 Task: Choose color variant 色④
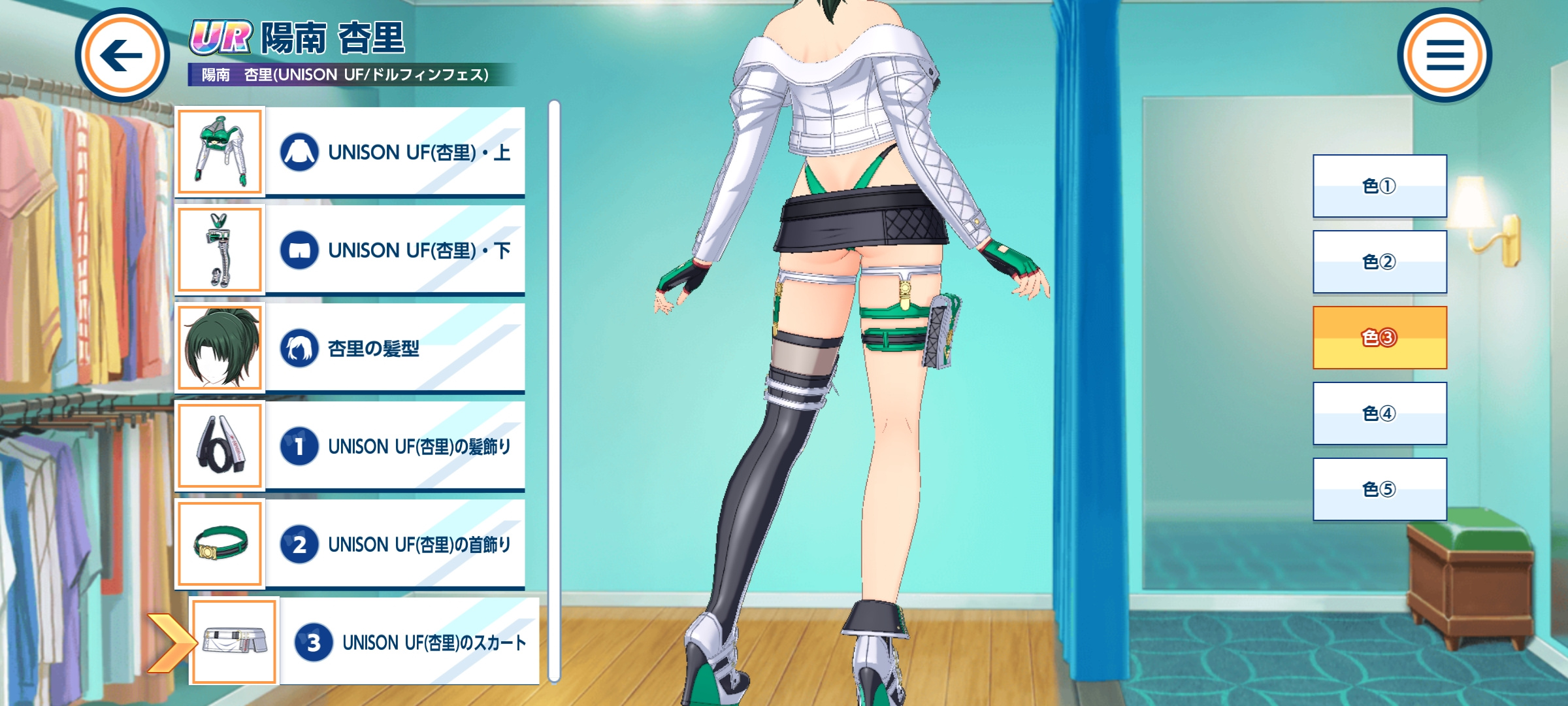pos(1379,414)
